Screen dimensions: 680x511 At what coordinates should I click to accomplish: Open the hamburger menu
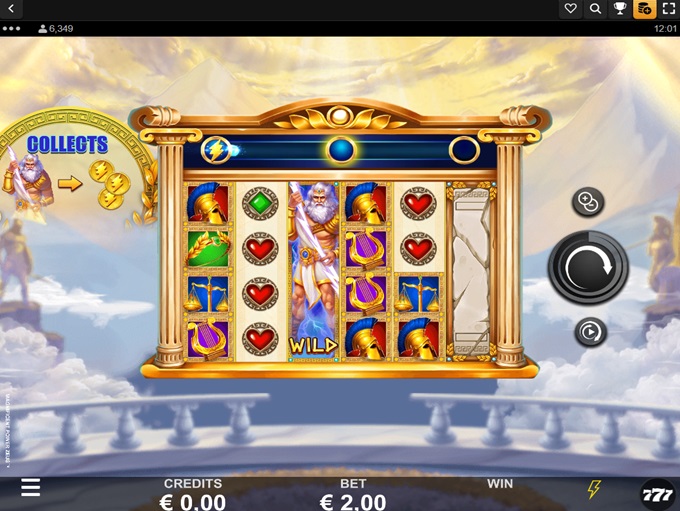pos(31,487)
